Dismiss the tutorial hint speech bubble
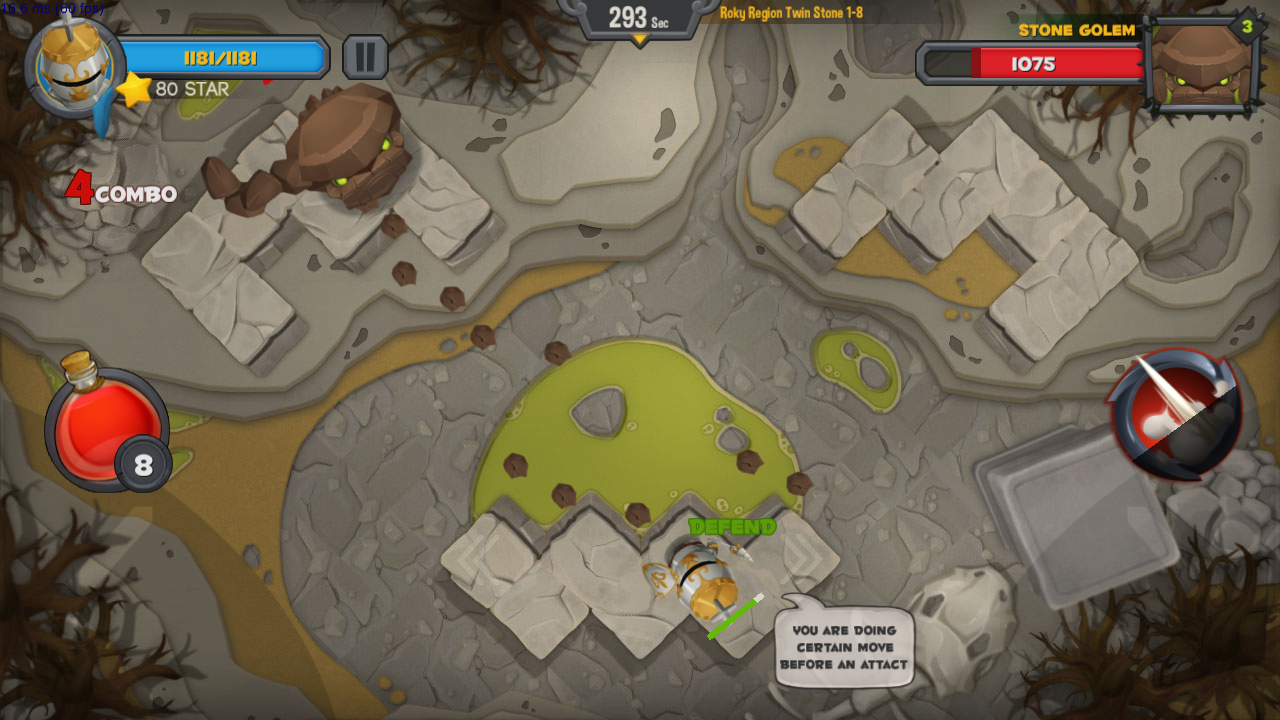 pos(845,646)
